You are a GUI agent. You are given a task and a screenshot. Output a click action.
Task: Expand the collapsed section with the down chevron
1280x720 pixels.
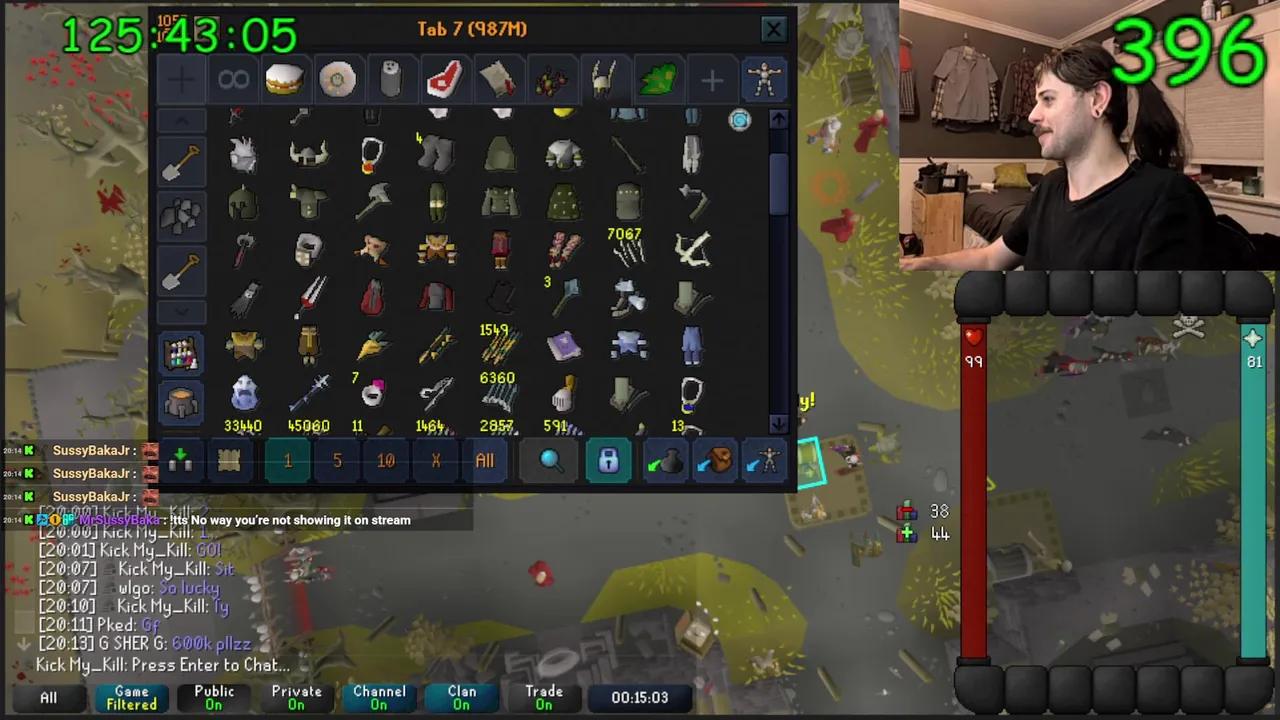pyautogui.click(x=182, y=313)
